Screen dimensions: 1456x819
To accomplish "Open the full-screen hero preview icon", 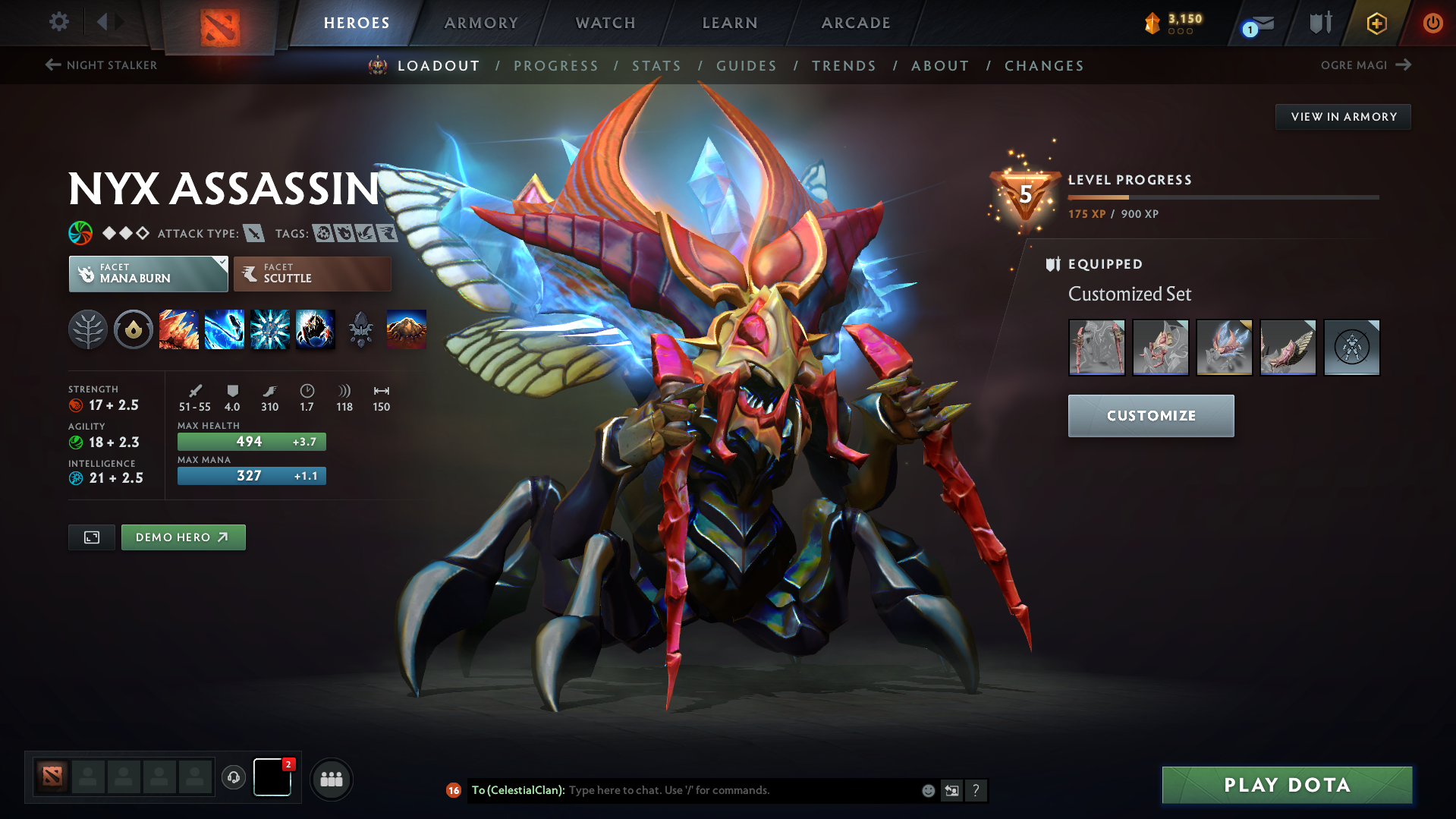I will pyautogui.click(x=91, y=537).
